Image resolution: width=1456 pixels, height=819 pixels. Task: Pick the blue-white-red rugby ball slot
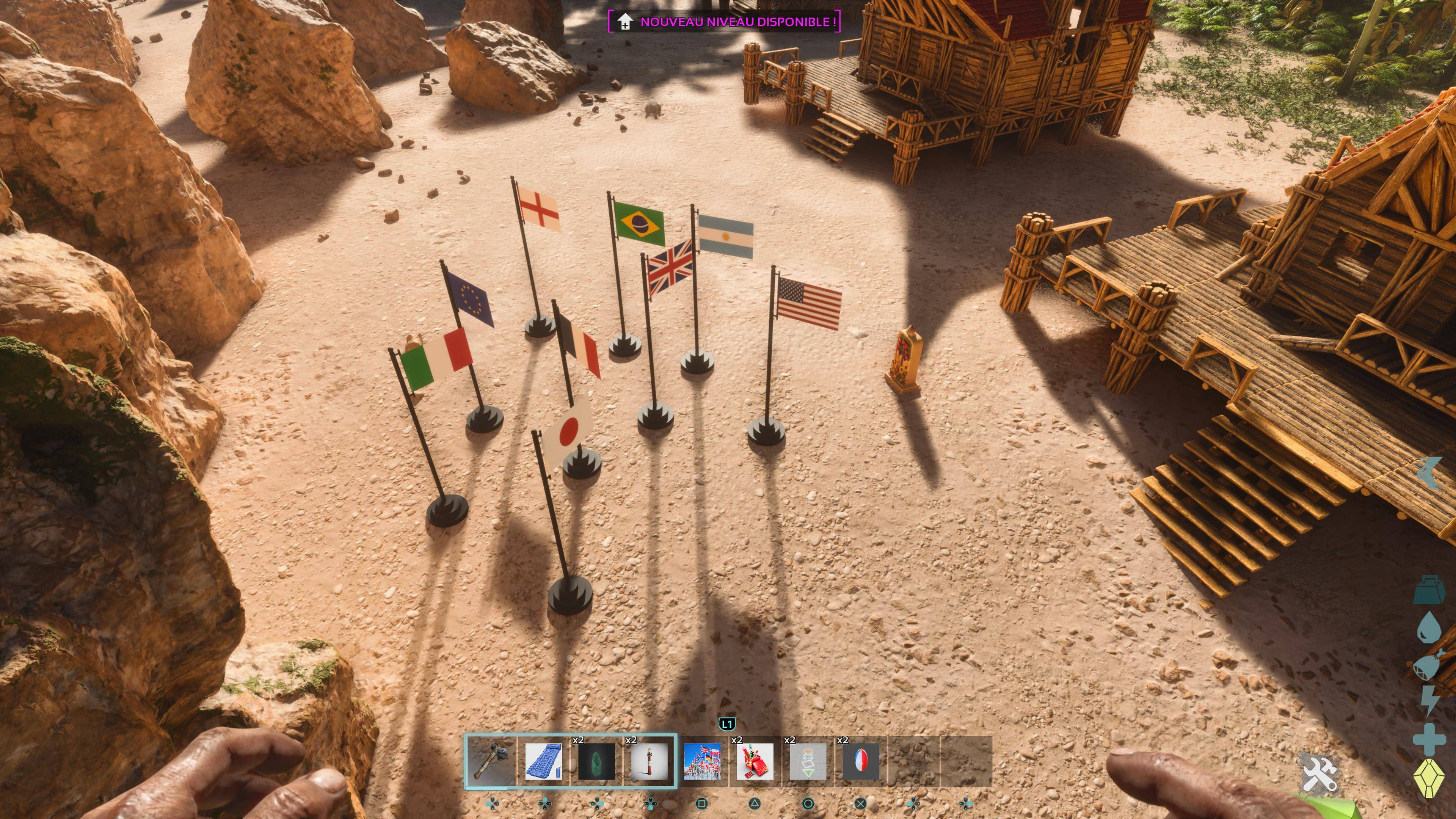(x=861, y=761)
